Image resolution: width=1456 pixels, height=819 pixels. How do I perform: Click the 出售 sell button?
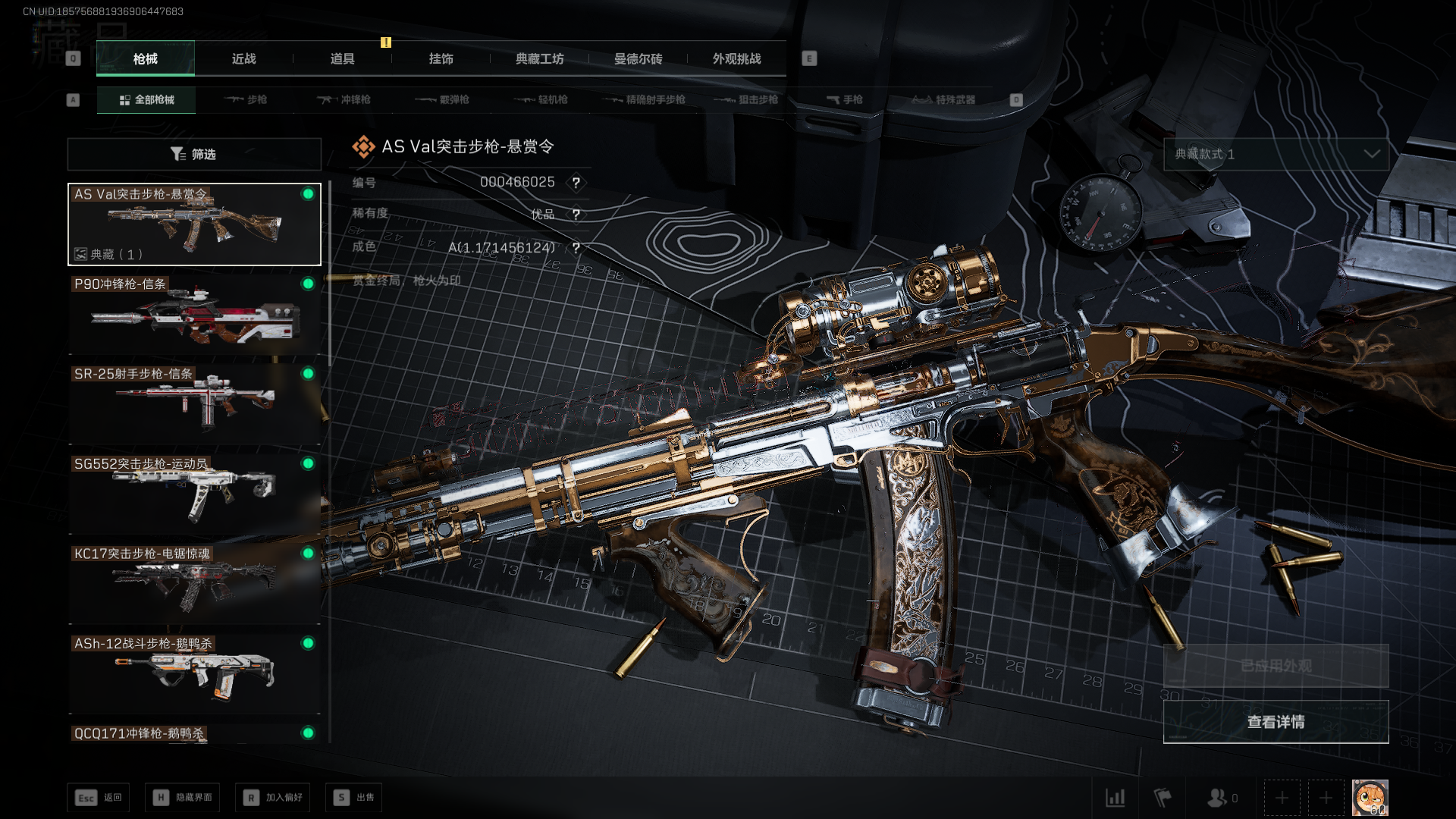tap(354, 797)
